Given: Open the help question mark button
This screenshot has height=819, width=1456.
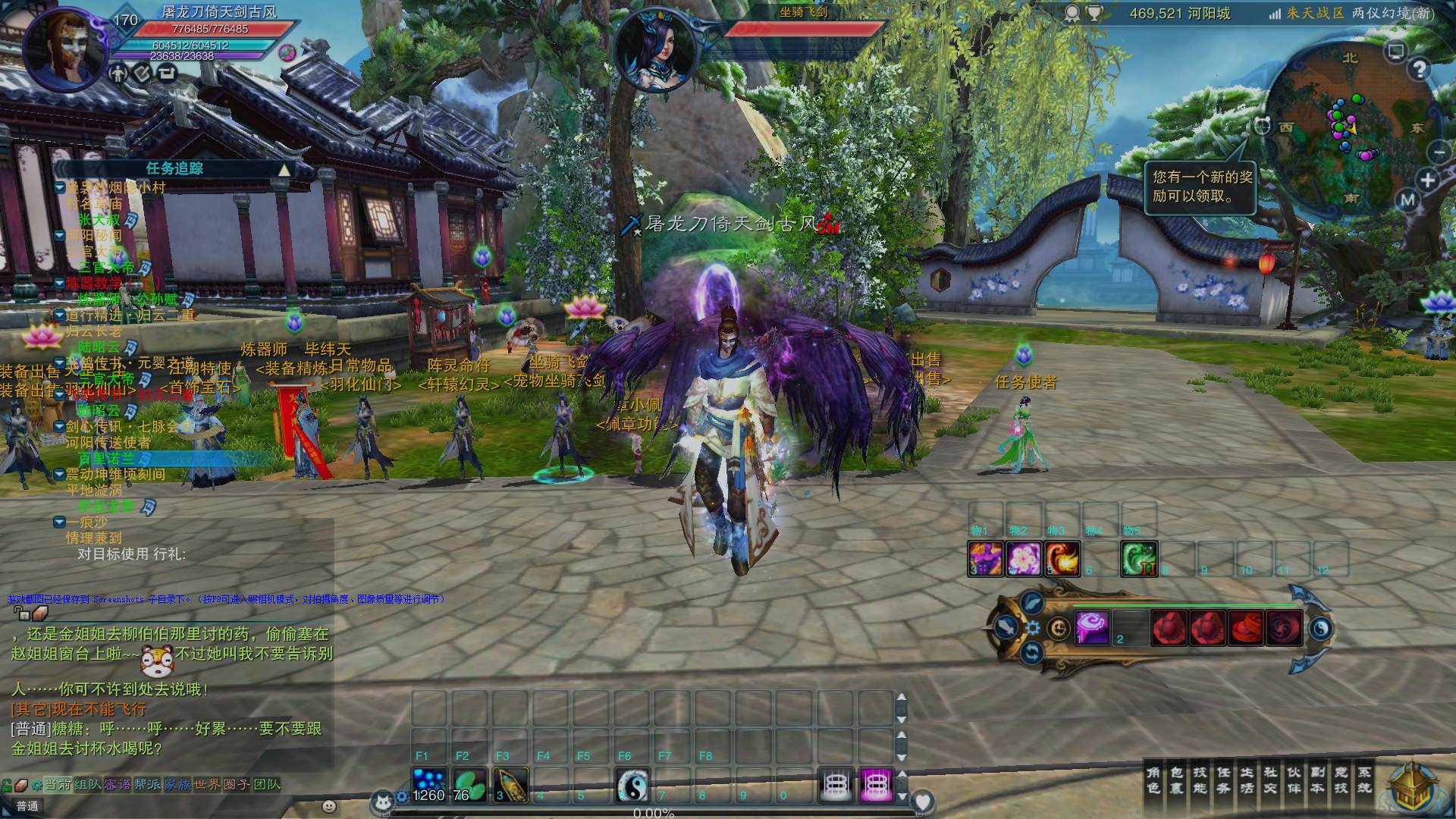Looking at the screenshot, I should (x=1419, y=70).
